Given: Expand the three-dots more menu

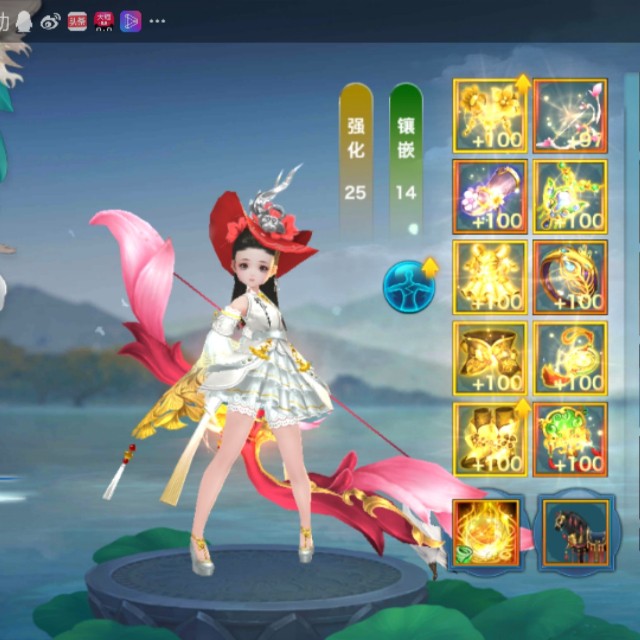Looking at the screenshot, I should click(x=157, y=21).
